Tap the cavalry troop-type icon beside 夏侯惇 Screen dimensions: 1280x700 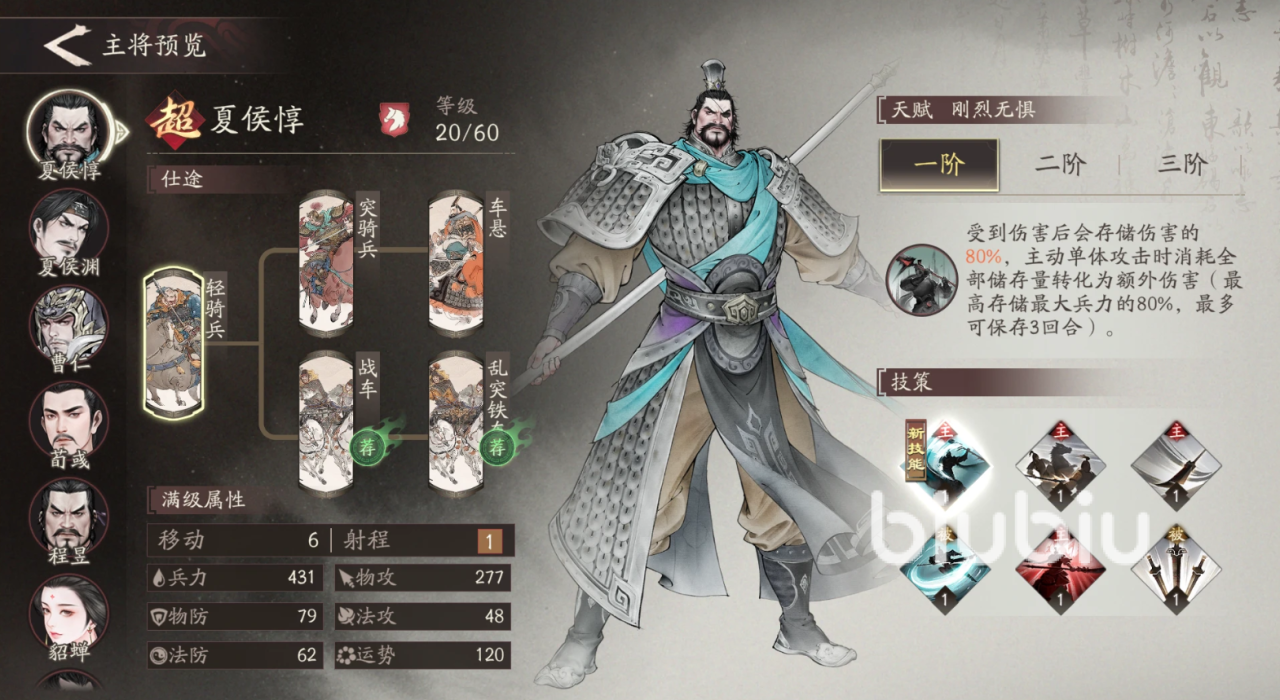395,119
